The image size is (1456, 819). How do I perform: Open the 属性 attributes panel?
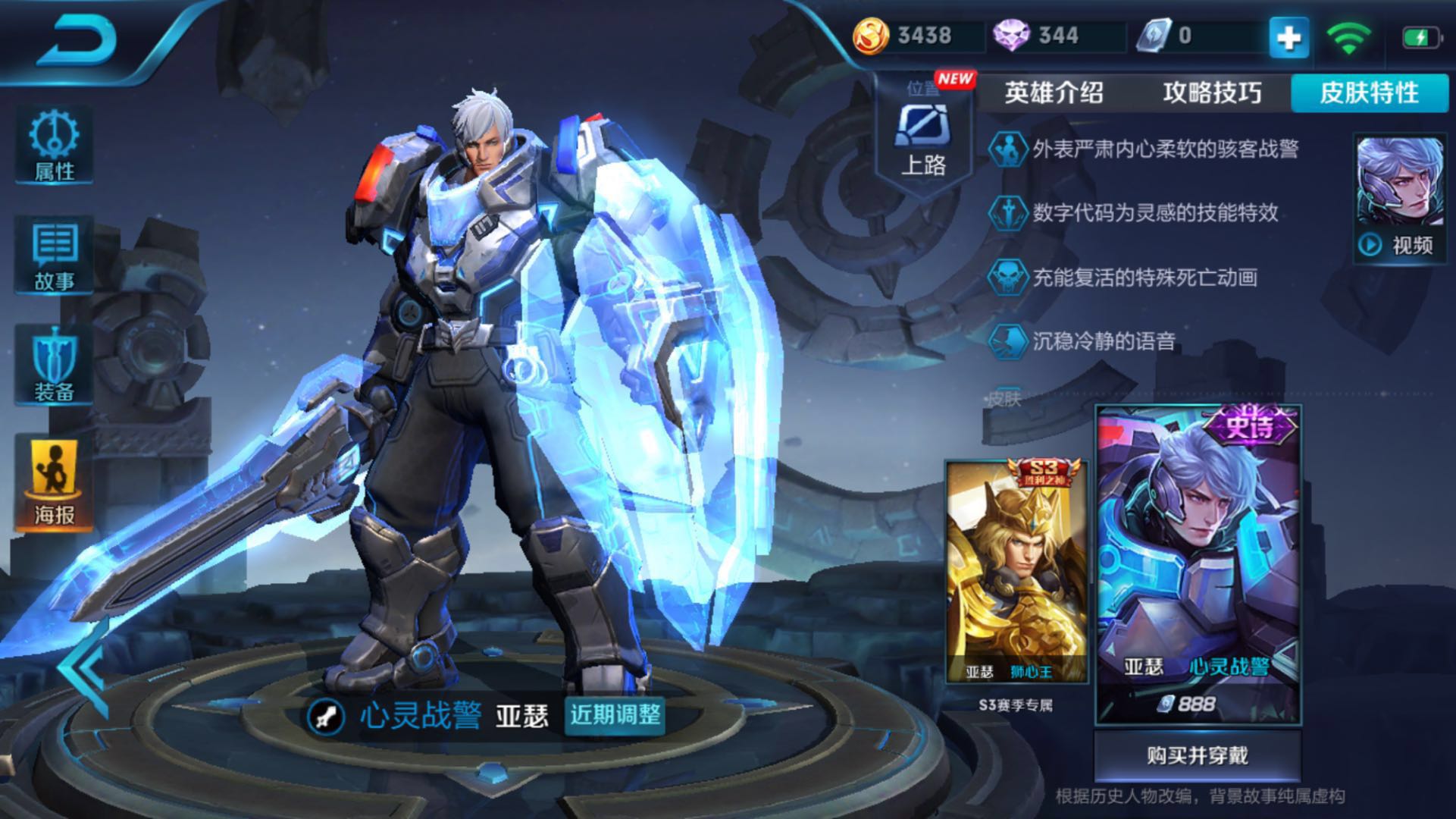pos(54,146)
